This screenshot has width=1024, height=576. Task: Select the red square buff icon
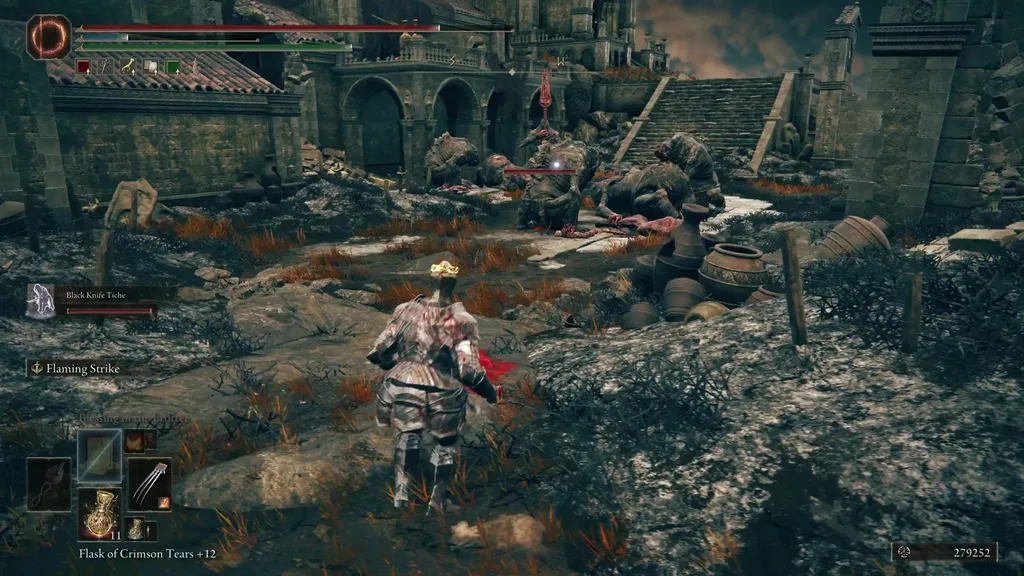84,67
